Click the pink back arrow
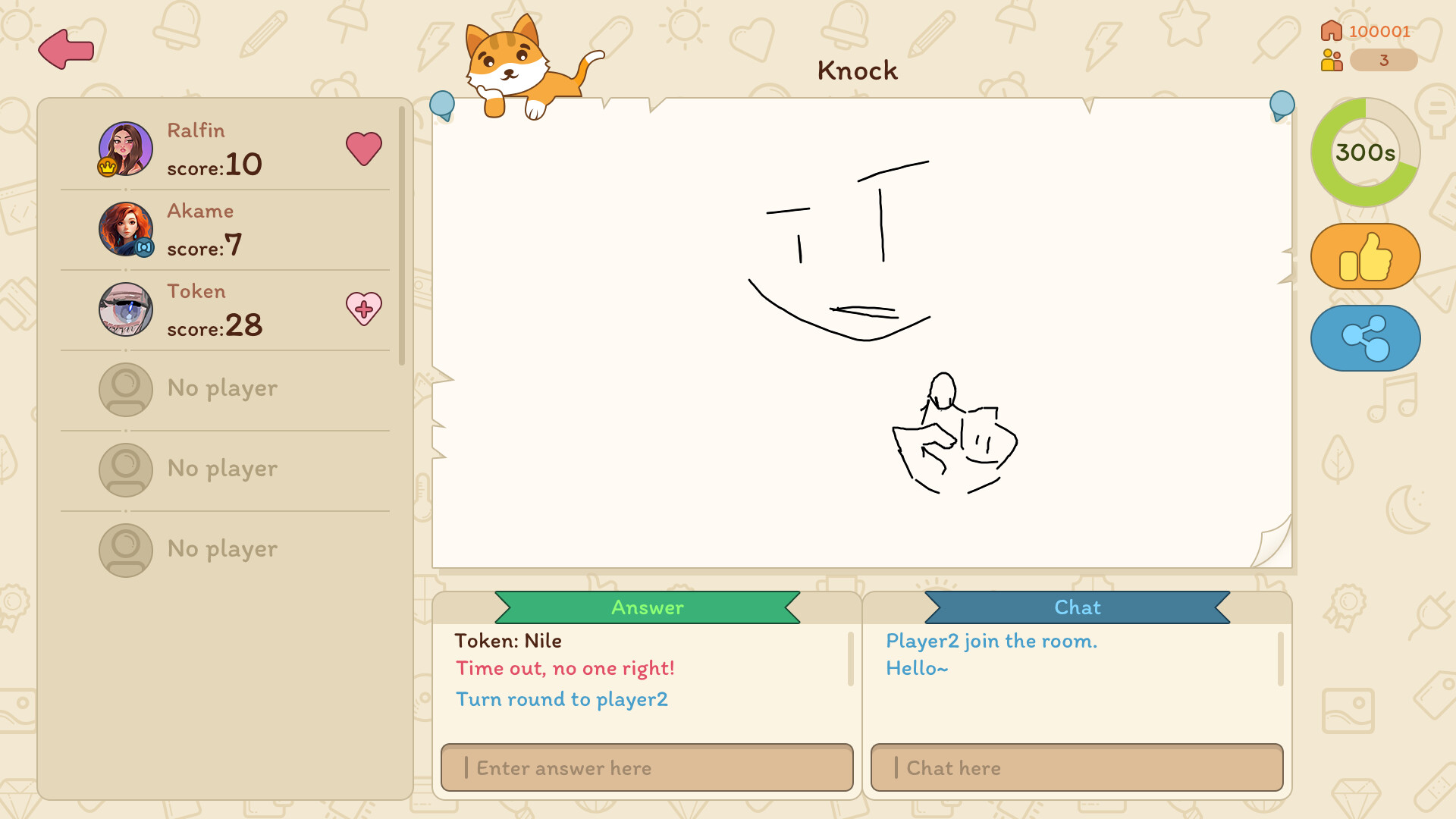 click(x=64, y=48)
